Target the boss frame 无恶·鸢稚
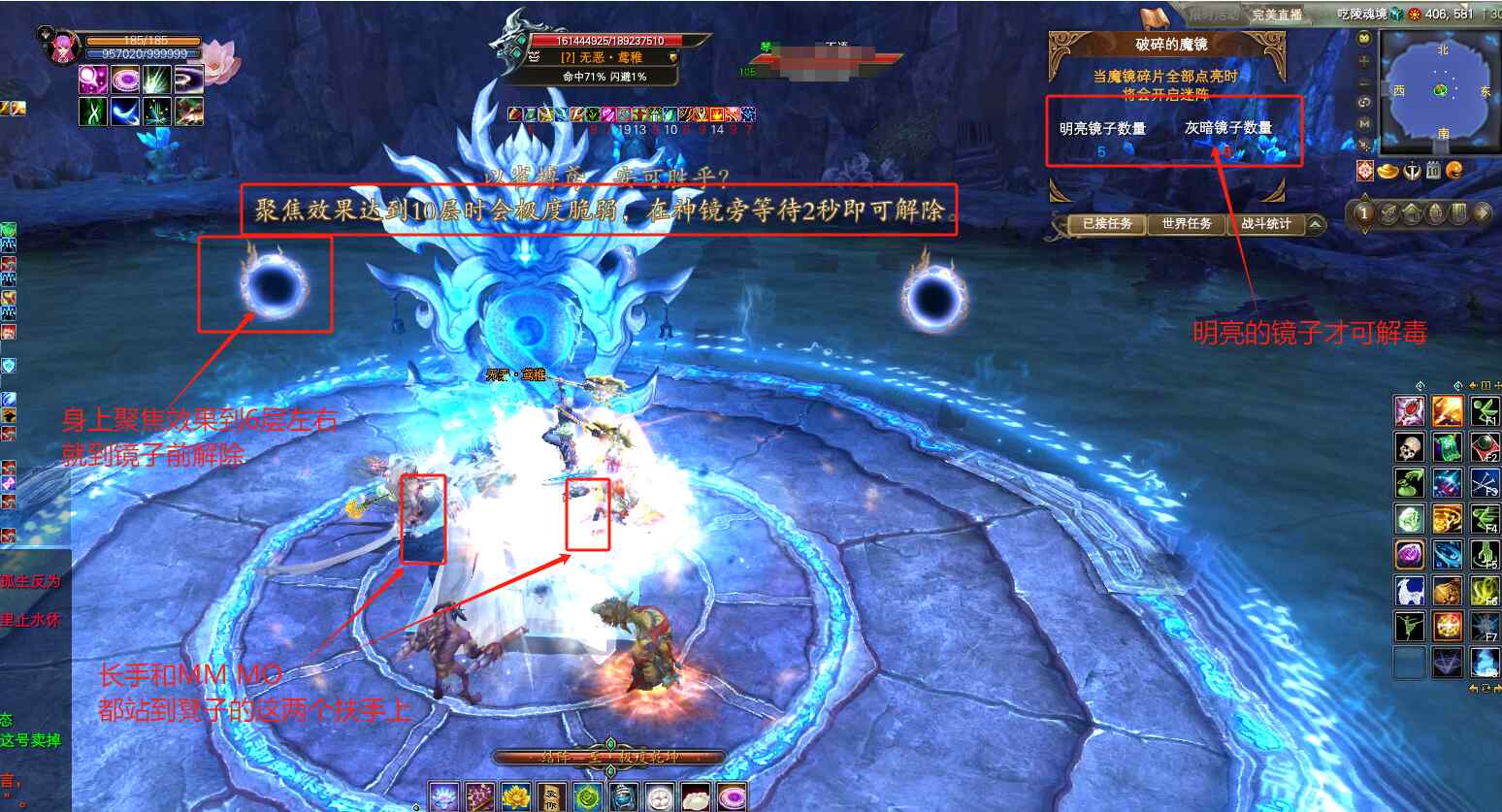The height and width of the screenshot is (812, 1502). point(602,57)
